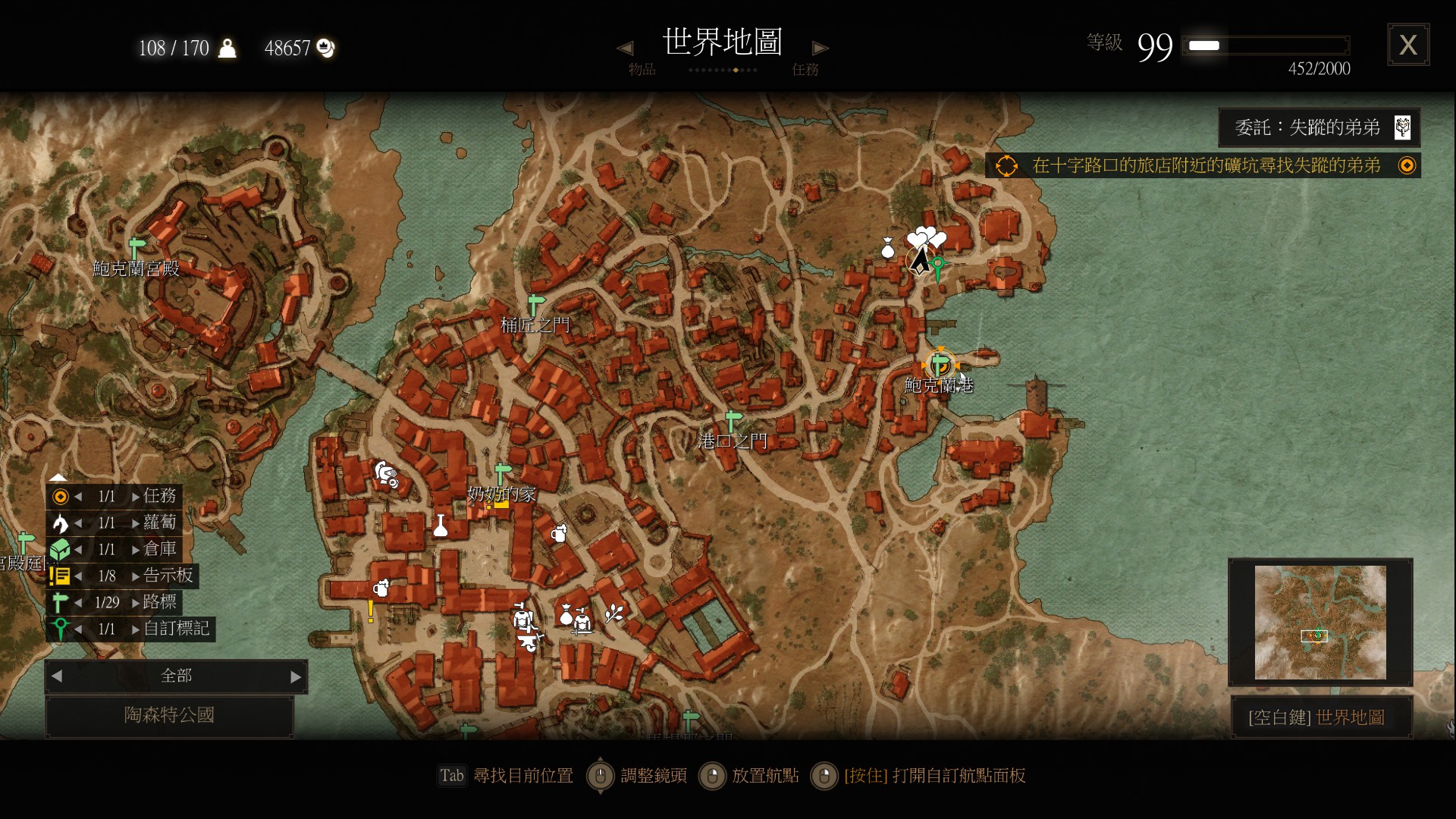Click the notice board icon next to 告示板
This screenshot has height=819, width=1456.
pos(60,576)
